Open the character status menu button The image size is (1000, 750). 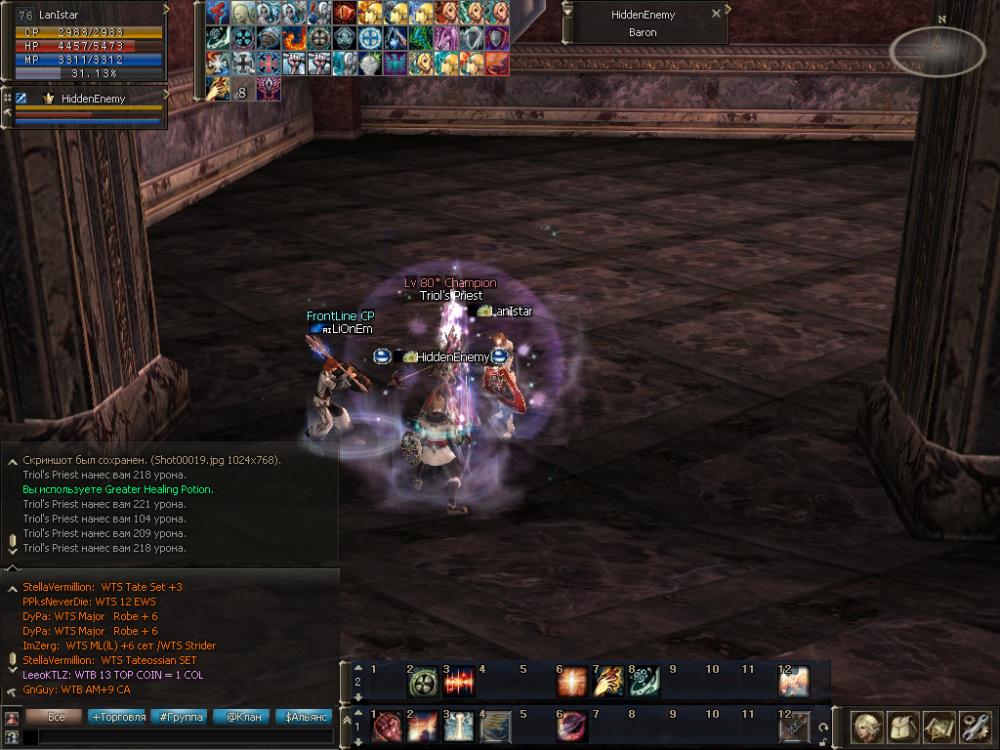(866, 725)
